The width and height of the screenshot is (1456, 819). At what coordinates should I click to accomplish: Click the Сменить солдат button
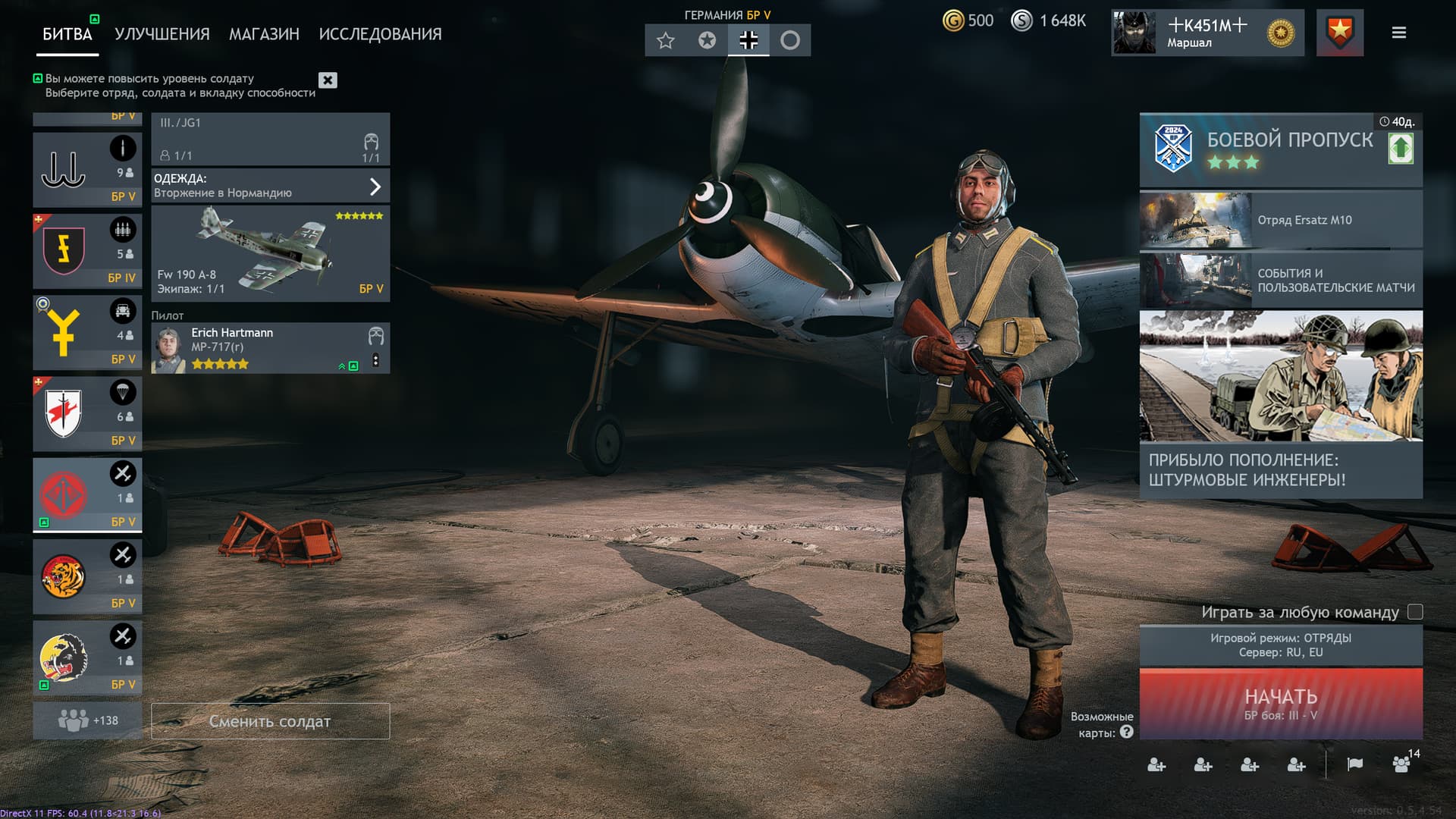point(270,721)
